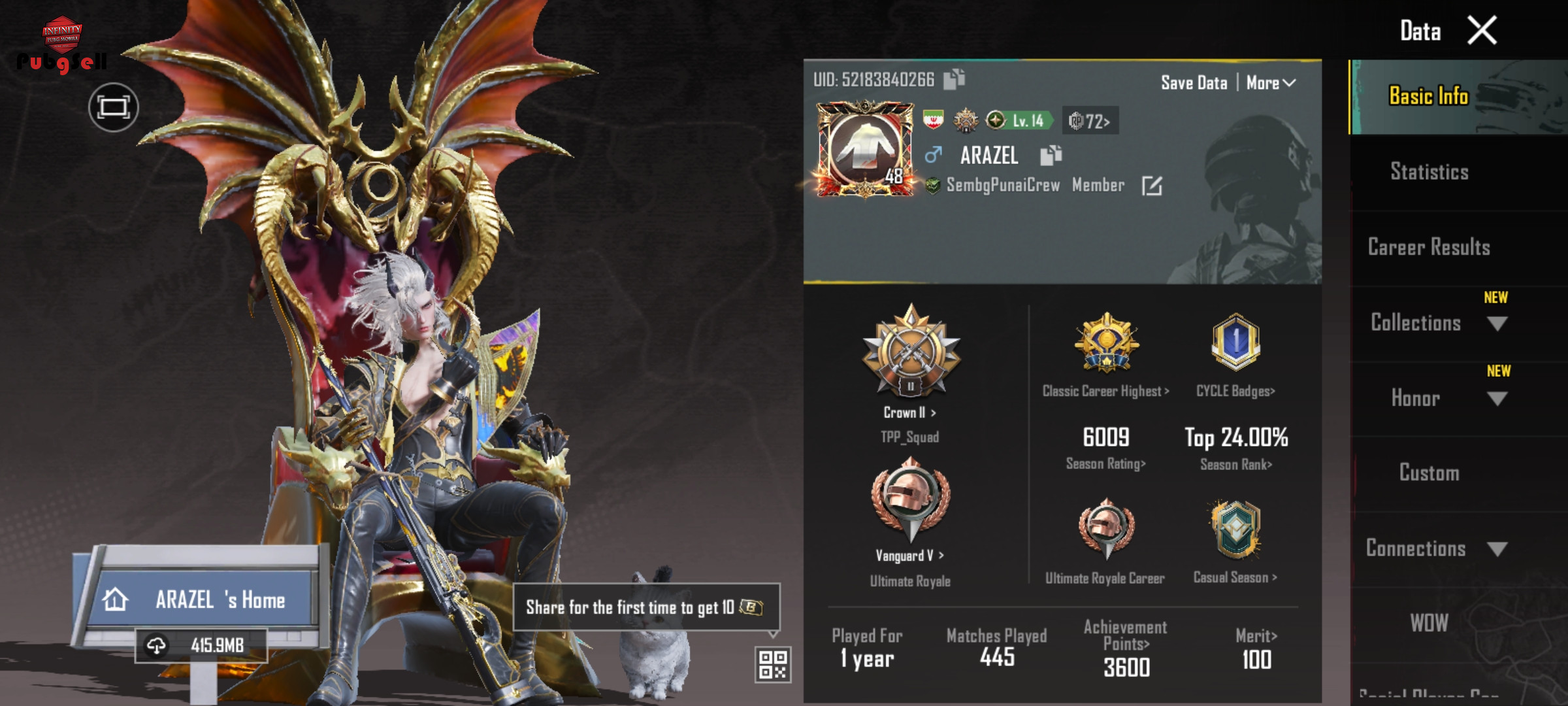Viewport: 1568px width, 706px height.
Task: Copy the player name ARAZEL
Action: coord(1051,156)
